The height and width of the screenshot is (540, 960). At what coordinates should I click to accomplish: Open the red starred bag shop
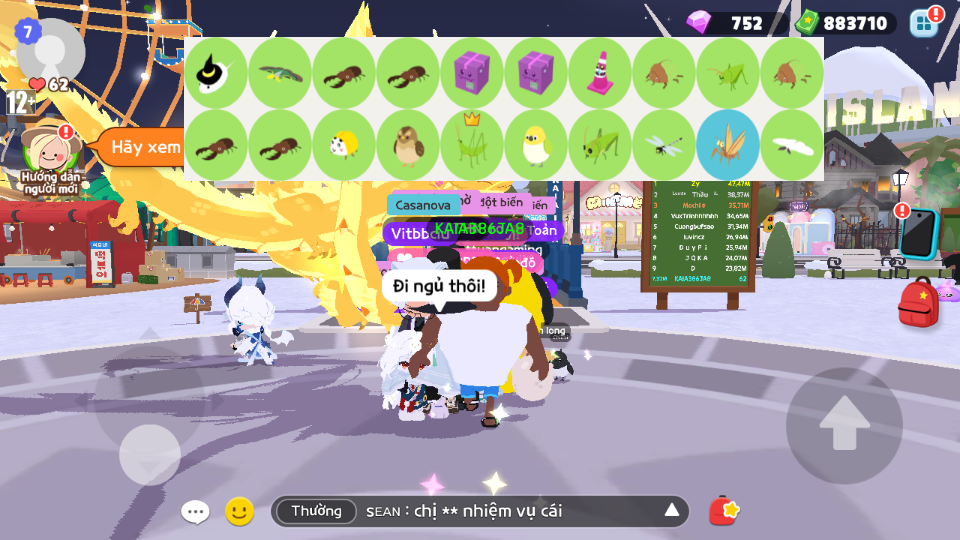(x=724, y=511)
